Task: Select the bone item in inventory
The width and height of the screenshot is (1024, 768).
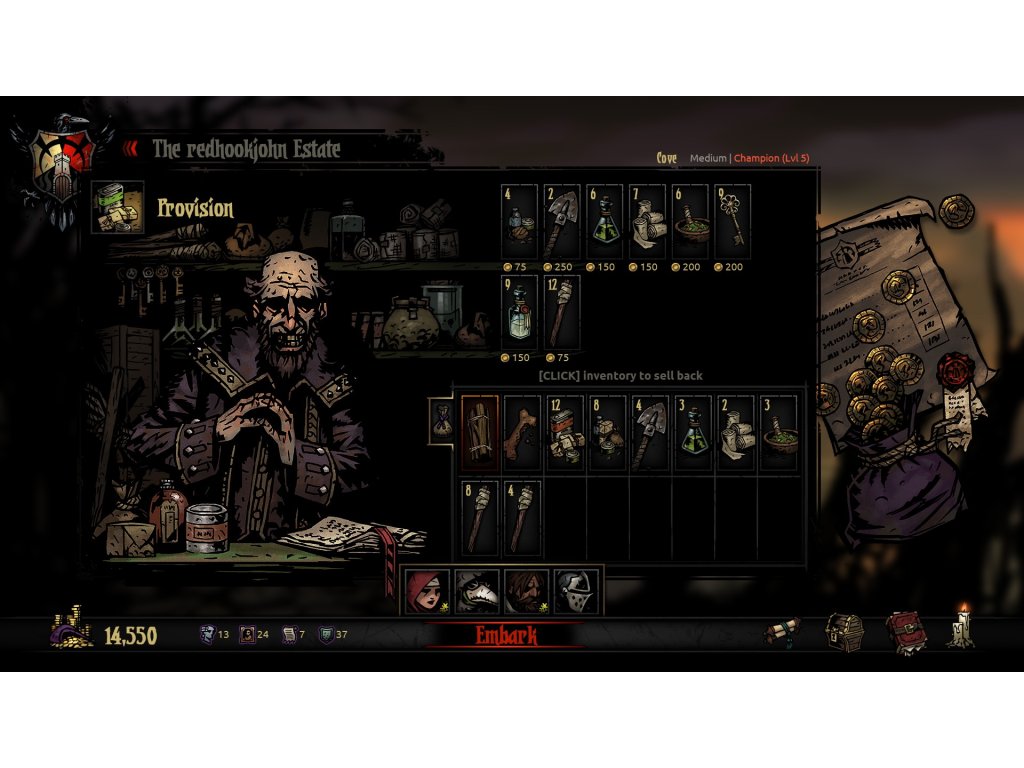Action: pos(522,433)
